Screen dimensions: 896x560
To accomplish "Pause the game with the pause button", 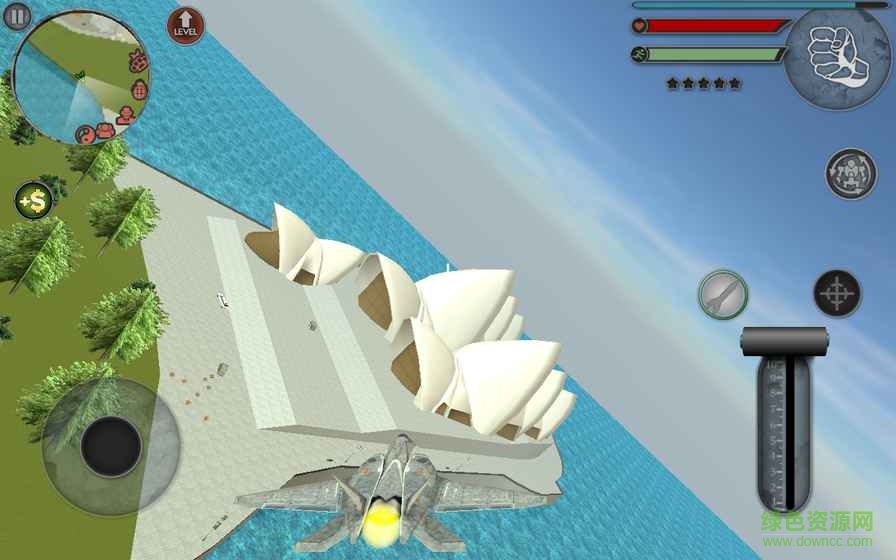I will [18, 16].
